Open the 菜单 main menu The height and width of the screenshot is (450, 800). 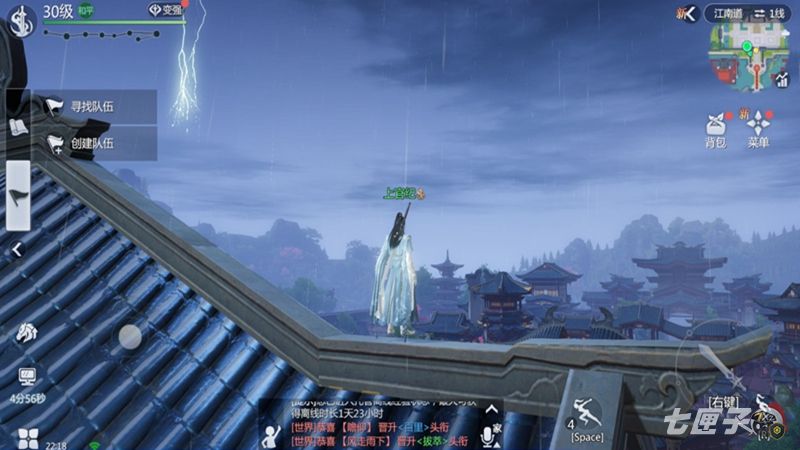coord(758,129)
